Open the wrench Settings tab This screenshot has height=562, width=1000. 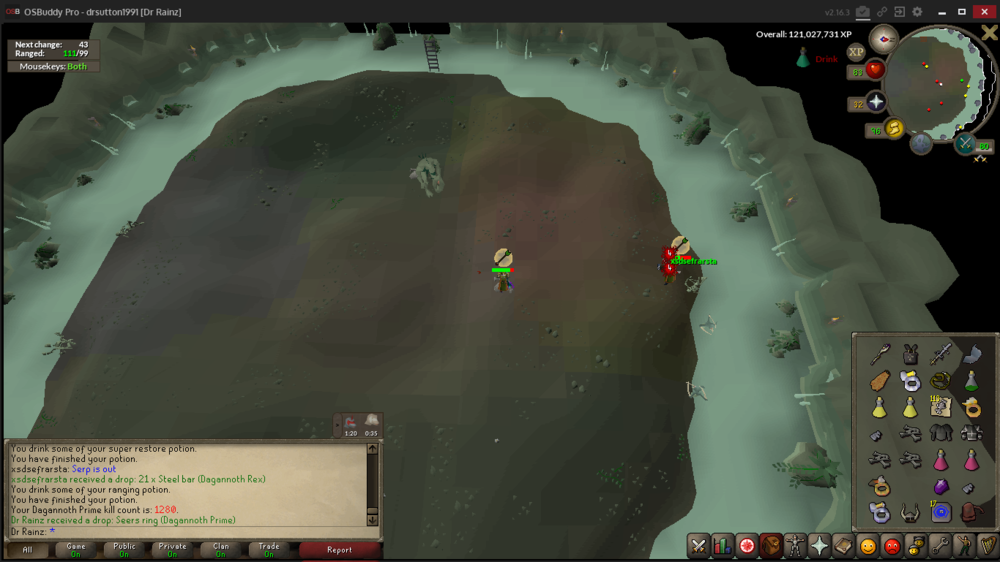tap(940, 546)
